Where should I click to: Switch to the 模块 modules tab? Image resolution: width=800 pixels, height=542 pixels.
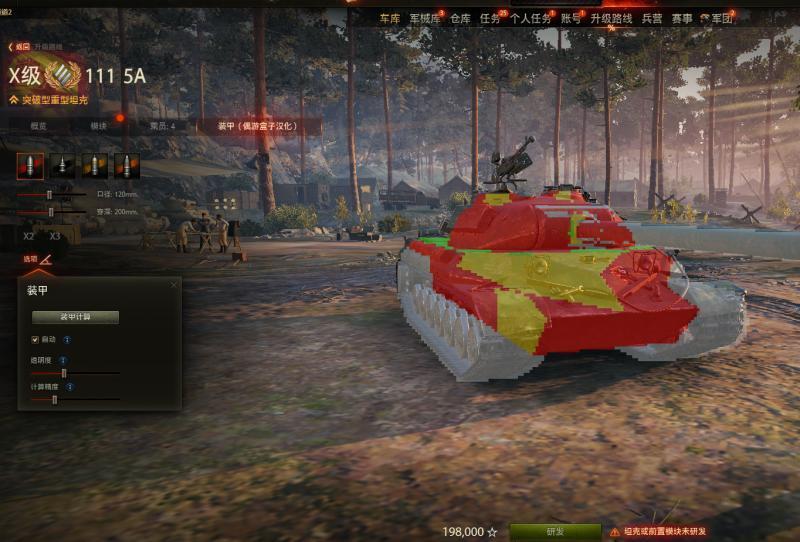point(98,127)
